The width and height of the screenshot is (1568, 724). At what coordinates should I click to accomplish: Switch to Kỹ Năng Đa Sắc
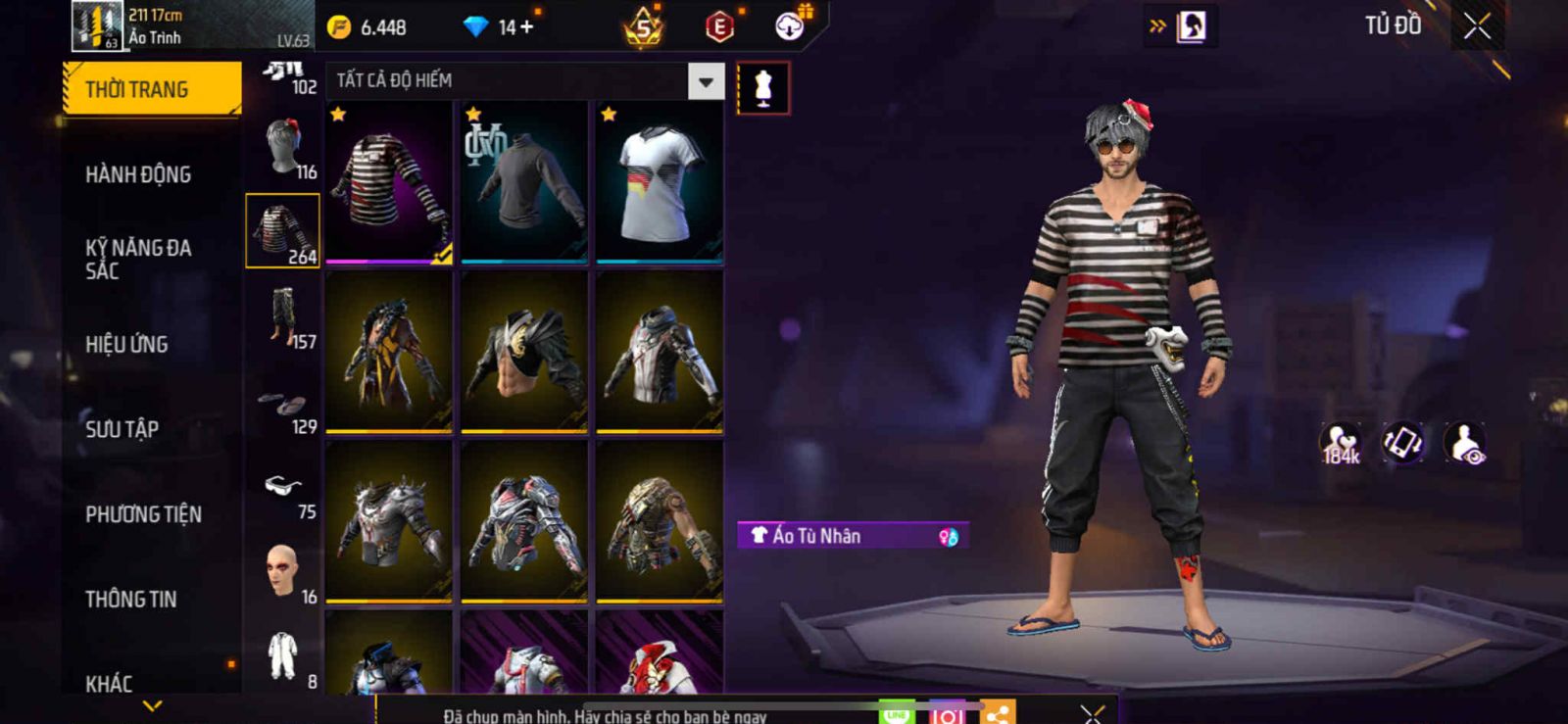point(138,259)
